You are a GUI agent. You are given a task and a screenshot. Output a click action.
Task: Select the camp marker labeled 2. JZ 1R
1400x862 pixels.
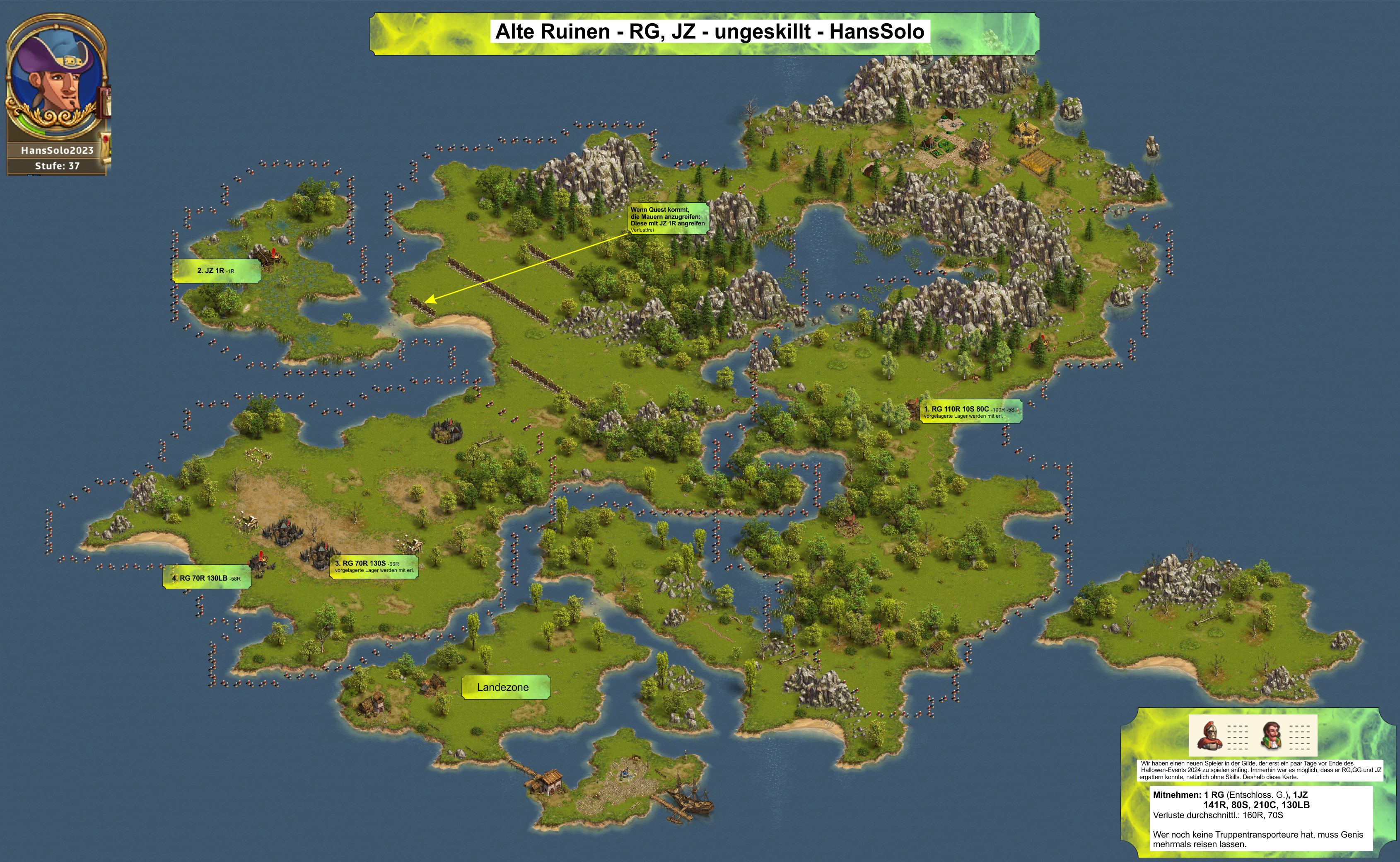coord(216,271)
